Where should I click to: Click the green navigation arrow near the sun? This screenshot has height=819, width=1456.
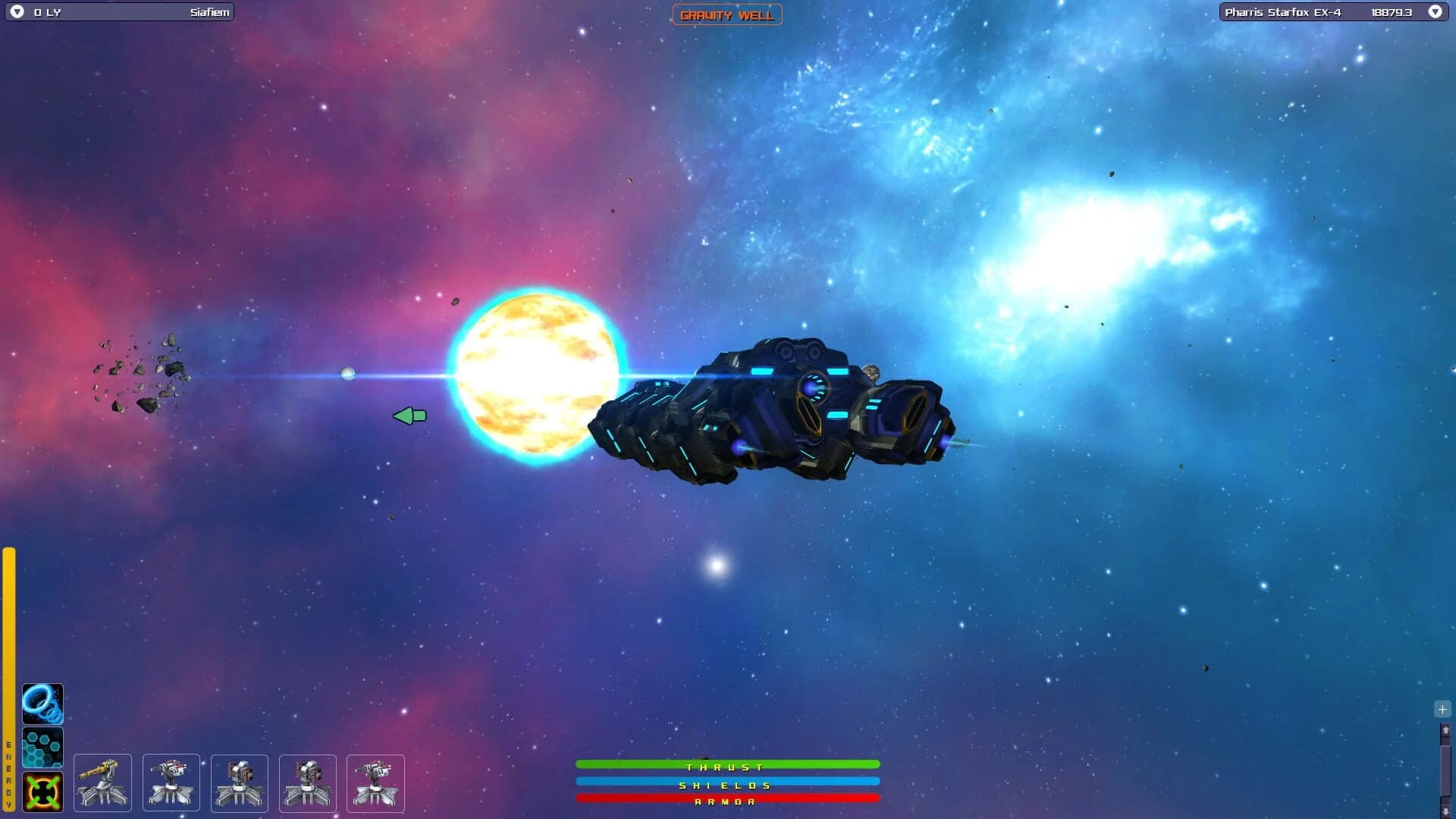tap(409, 416)
